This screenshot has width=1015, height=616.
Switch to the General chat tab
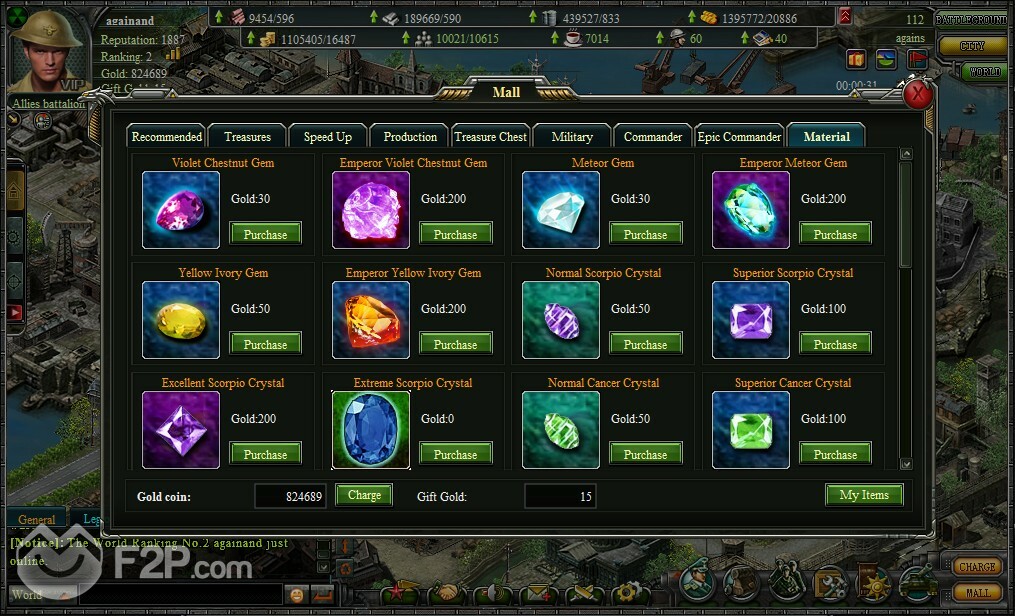37,520
